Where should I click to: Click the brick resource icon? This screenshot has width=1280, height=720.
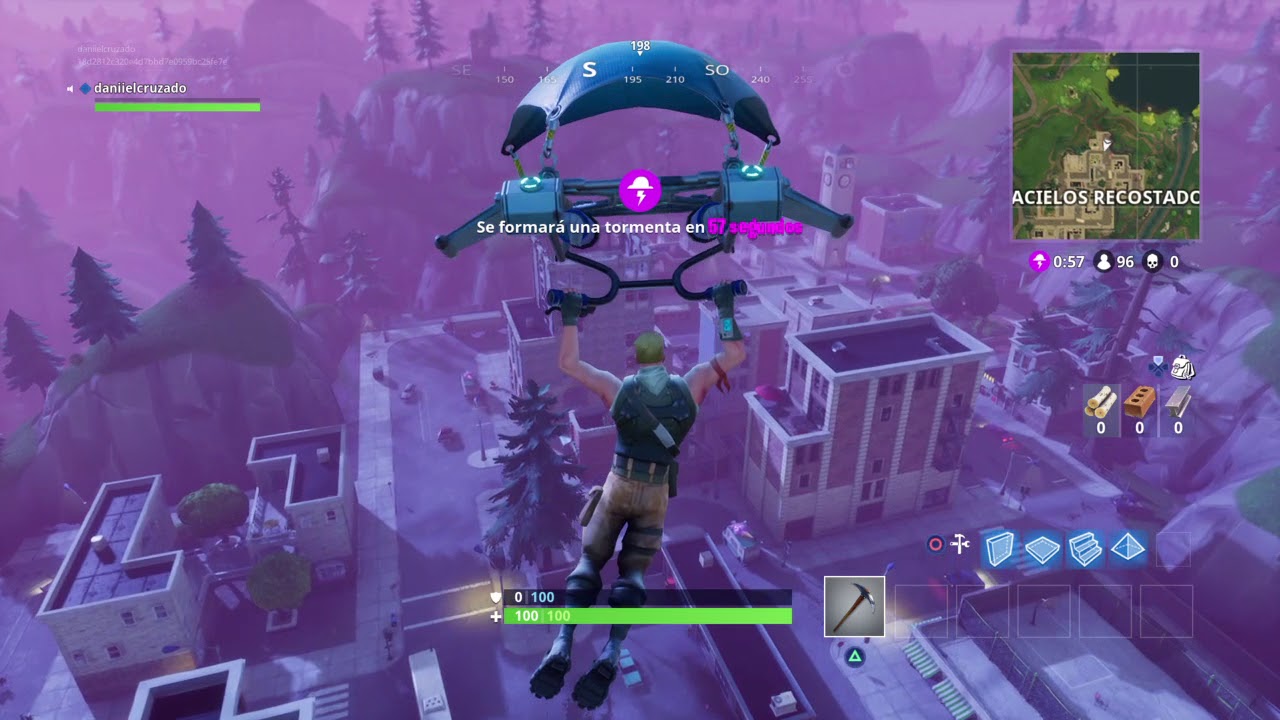pyautogui.click(x=1139, y=404)
